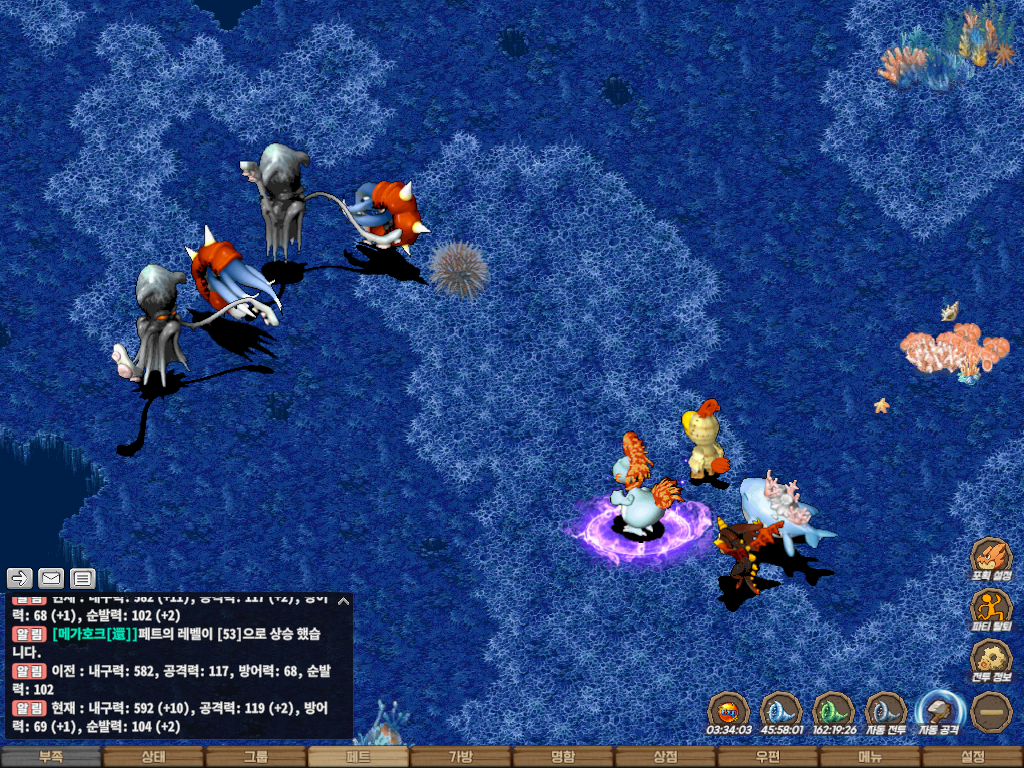Open the 가방 (bag) inventory
The width and height of the screenshot is (1024, 768).
coord(460,757)
